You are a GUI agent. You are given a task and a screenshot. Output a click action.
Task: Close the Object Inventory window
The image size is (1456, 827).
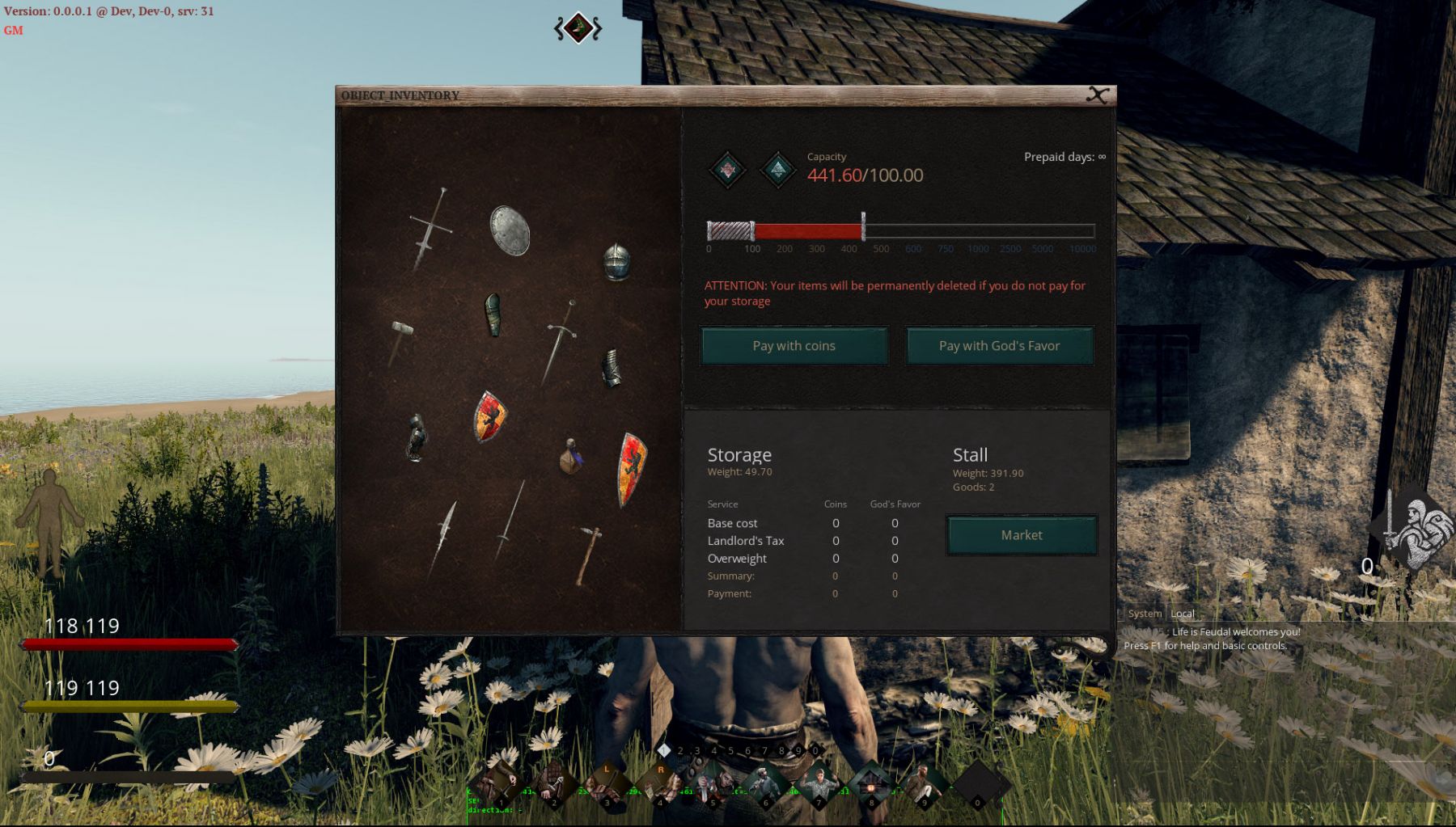tap(1097, 95)
